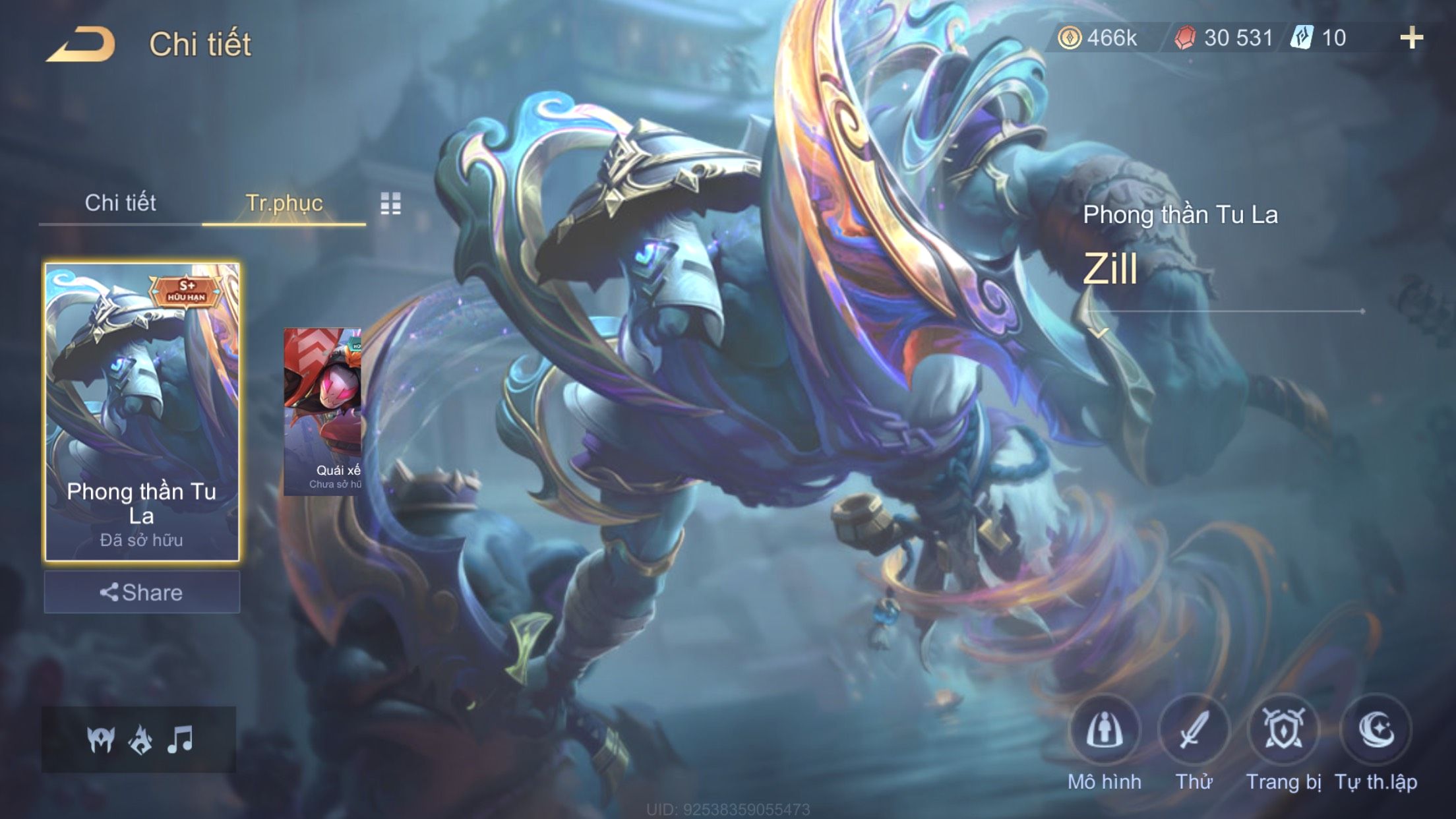The height and width of the screenshot is (819, 1456).
Task: Expand the hero info arrow under Zill
Action: coord(1098,333)
